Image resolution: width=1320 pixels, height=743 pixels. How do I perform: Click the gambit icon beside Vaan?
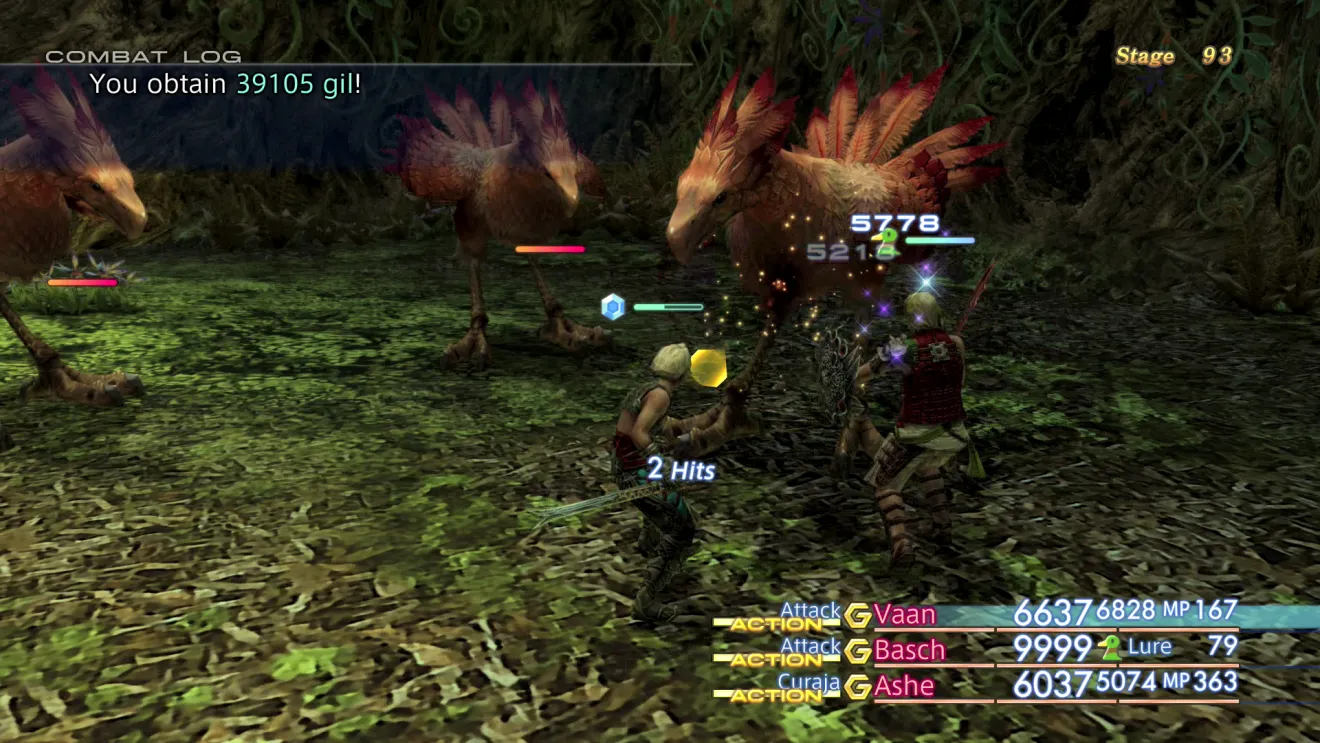click(x=857, y=615)
